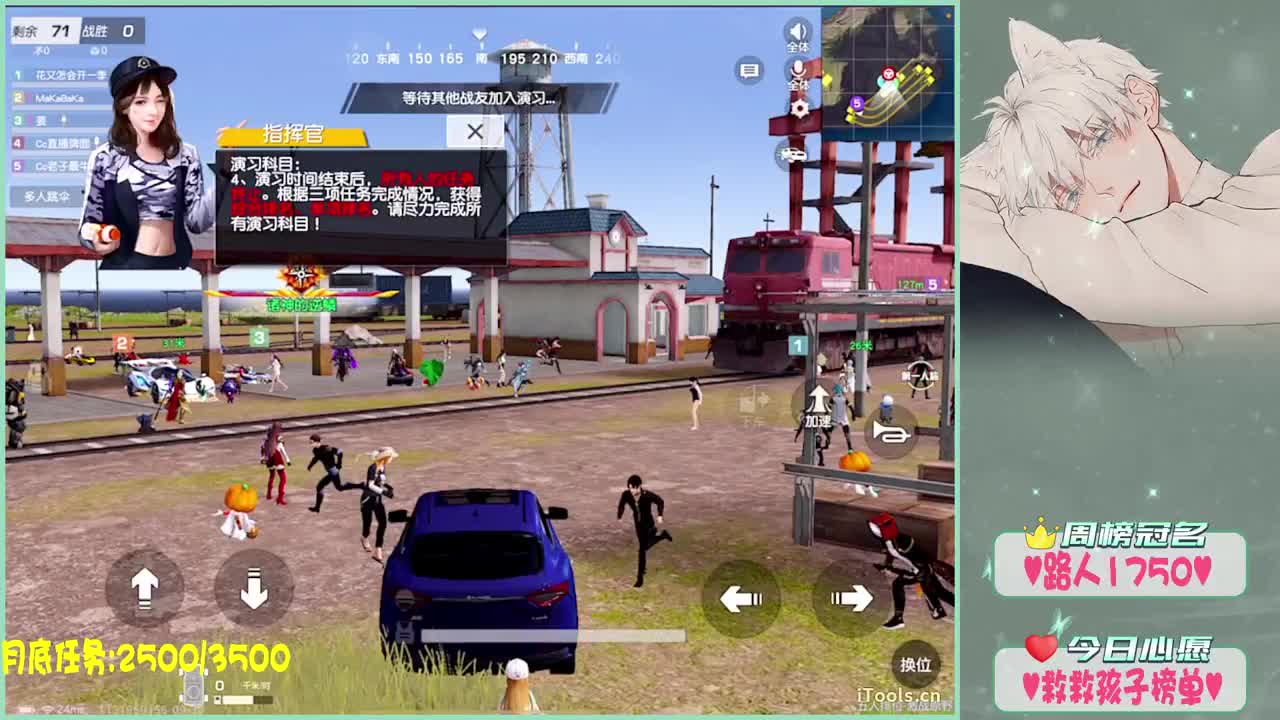The width and height of the screenshot is (1280, 720).
Task: Tap teammate marker 5 on the minimap
Action: point(856,103)
